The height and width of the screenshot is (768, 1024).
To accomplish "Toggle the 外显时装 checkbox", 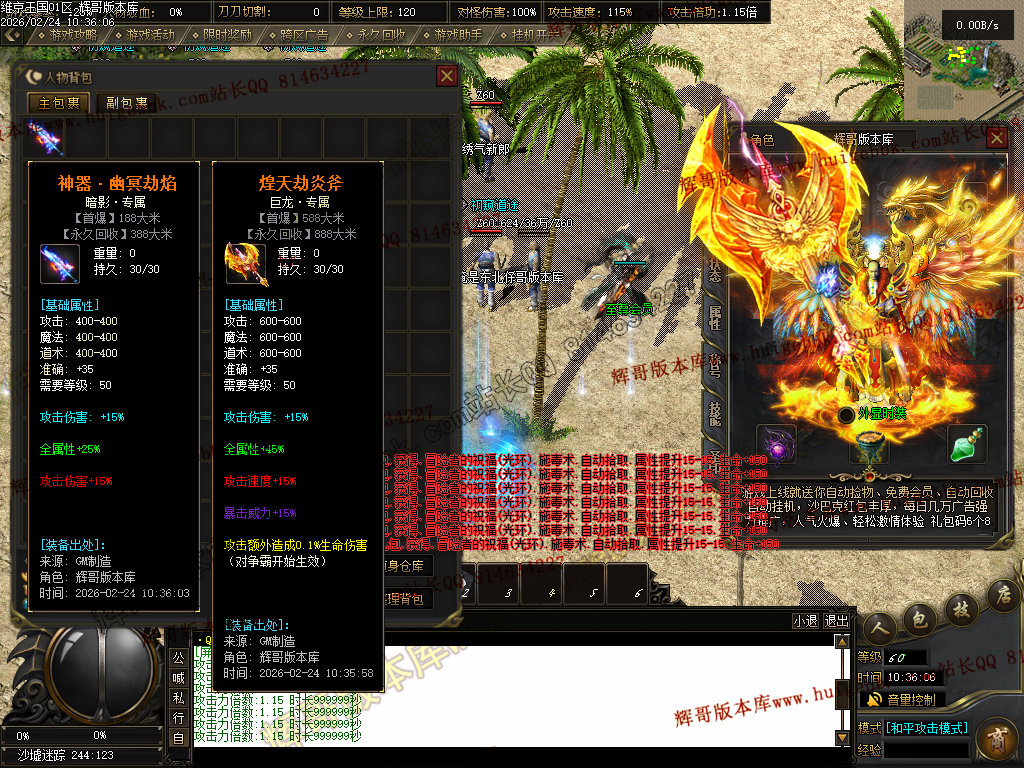I will click(x=847, y=414).
